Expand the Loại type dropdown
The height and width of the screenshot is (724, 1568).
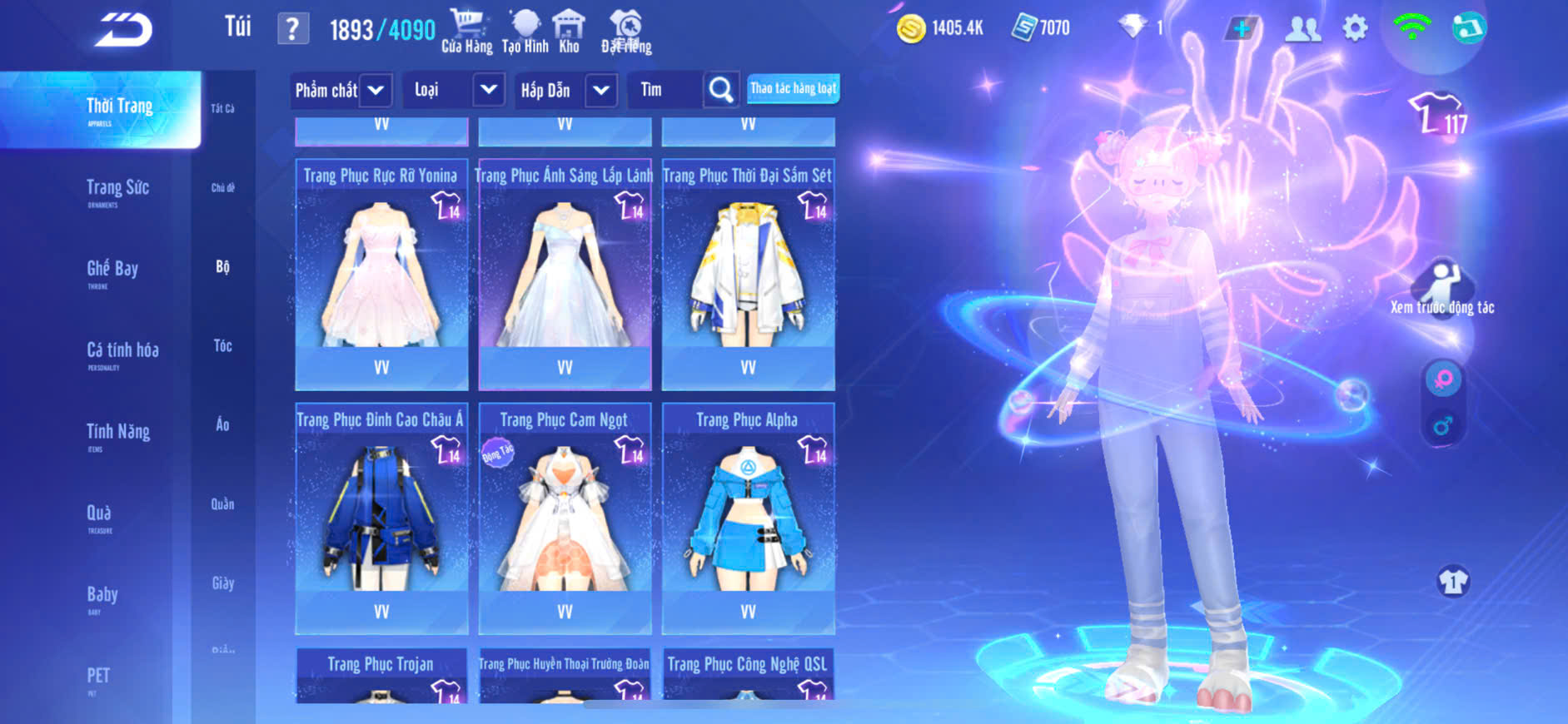pyautogui.click(x=488, y=90)
